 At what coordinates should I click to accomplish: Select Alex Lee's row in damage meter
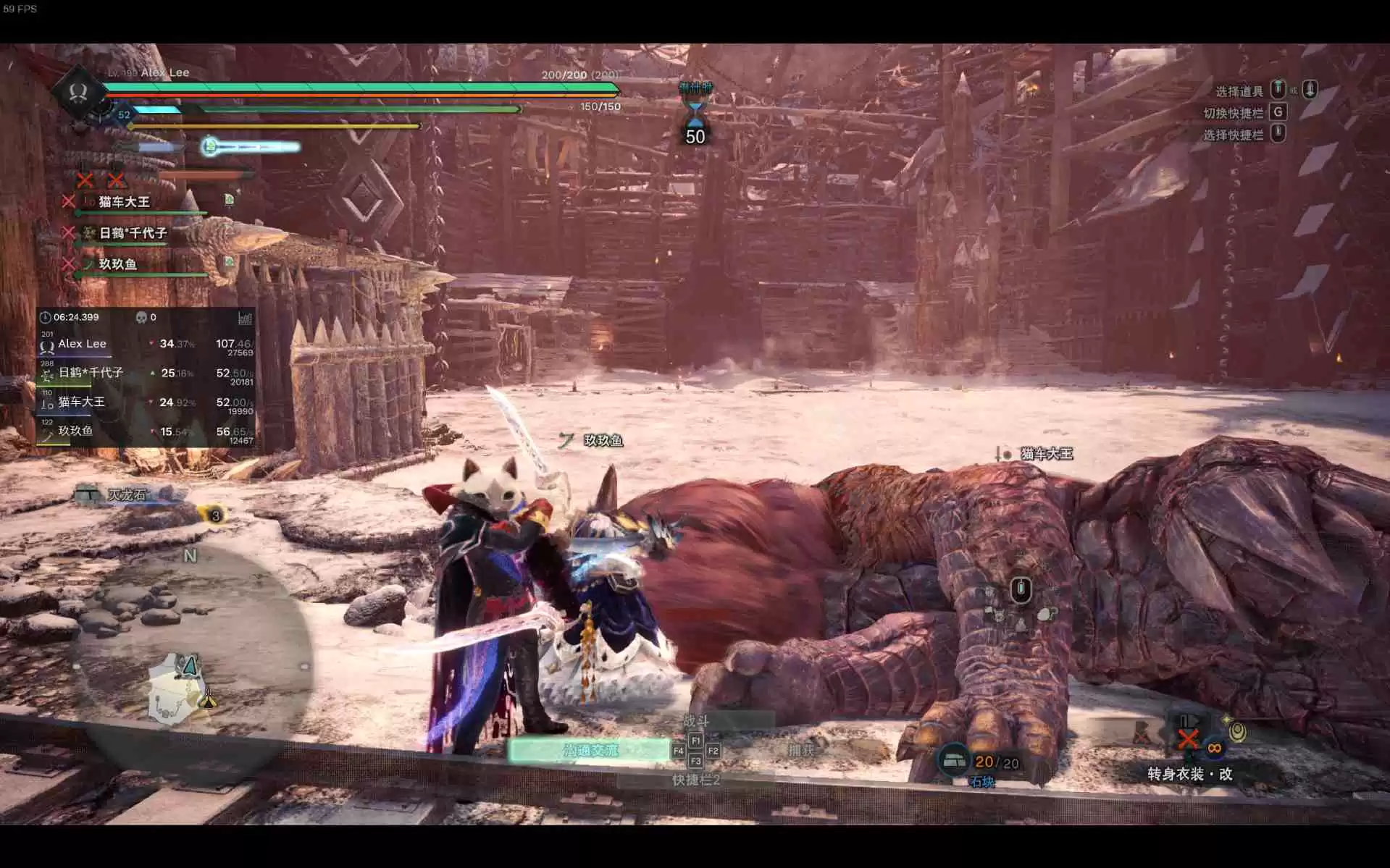point(145,345)
